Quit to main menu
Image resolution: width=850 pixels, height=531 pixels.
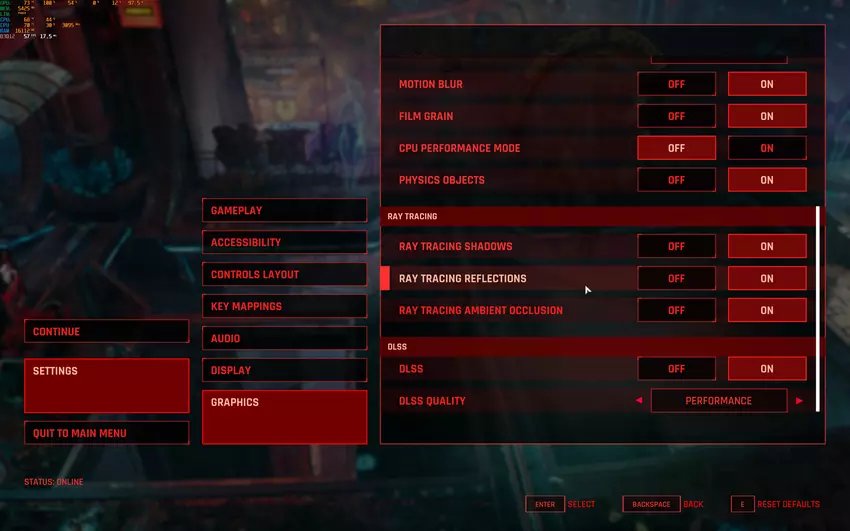coord(106,433)
